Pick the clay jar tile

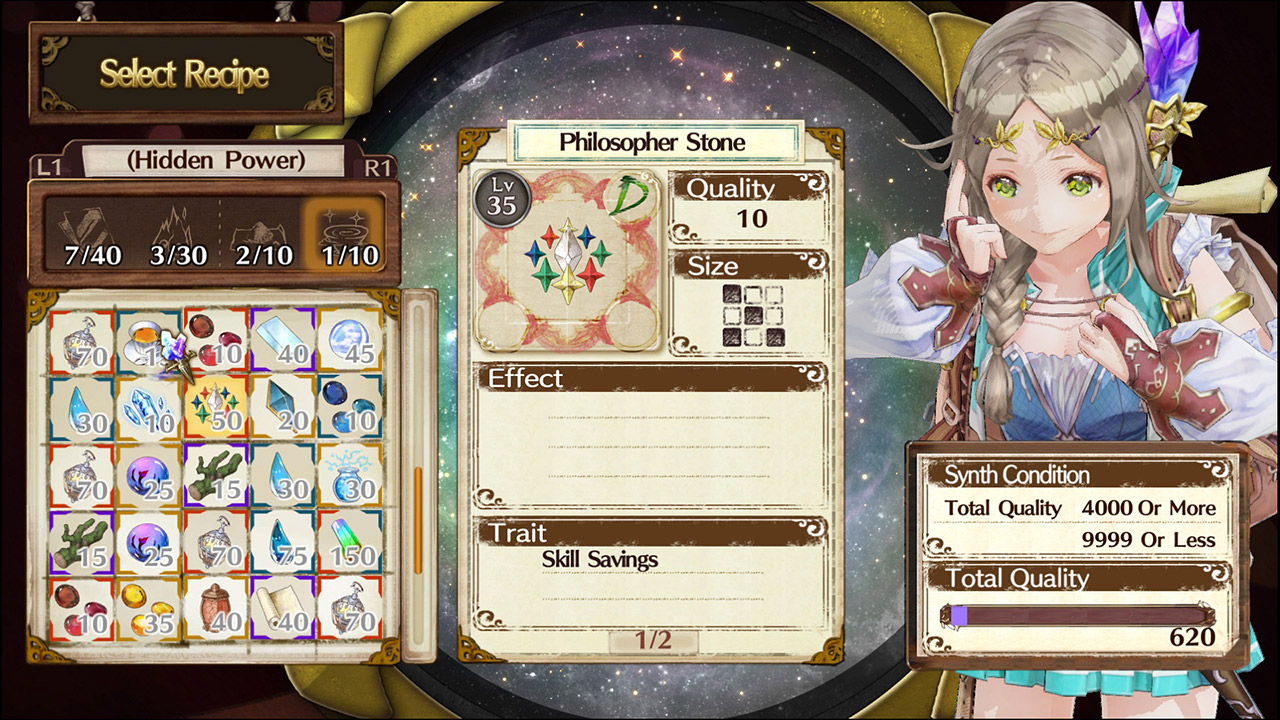coord(216,607)
